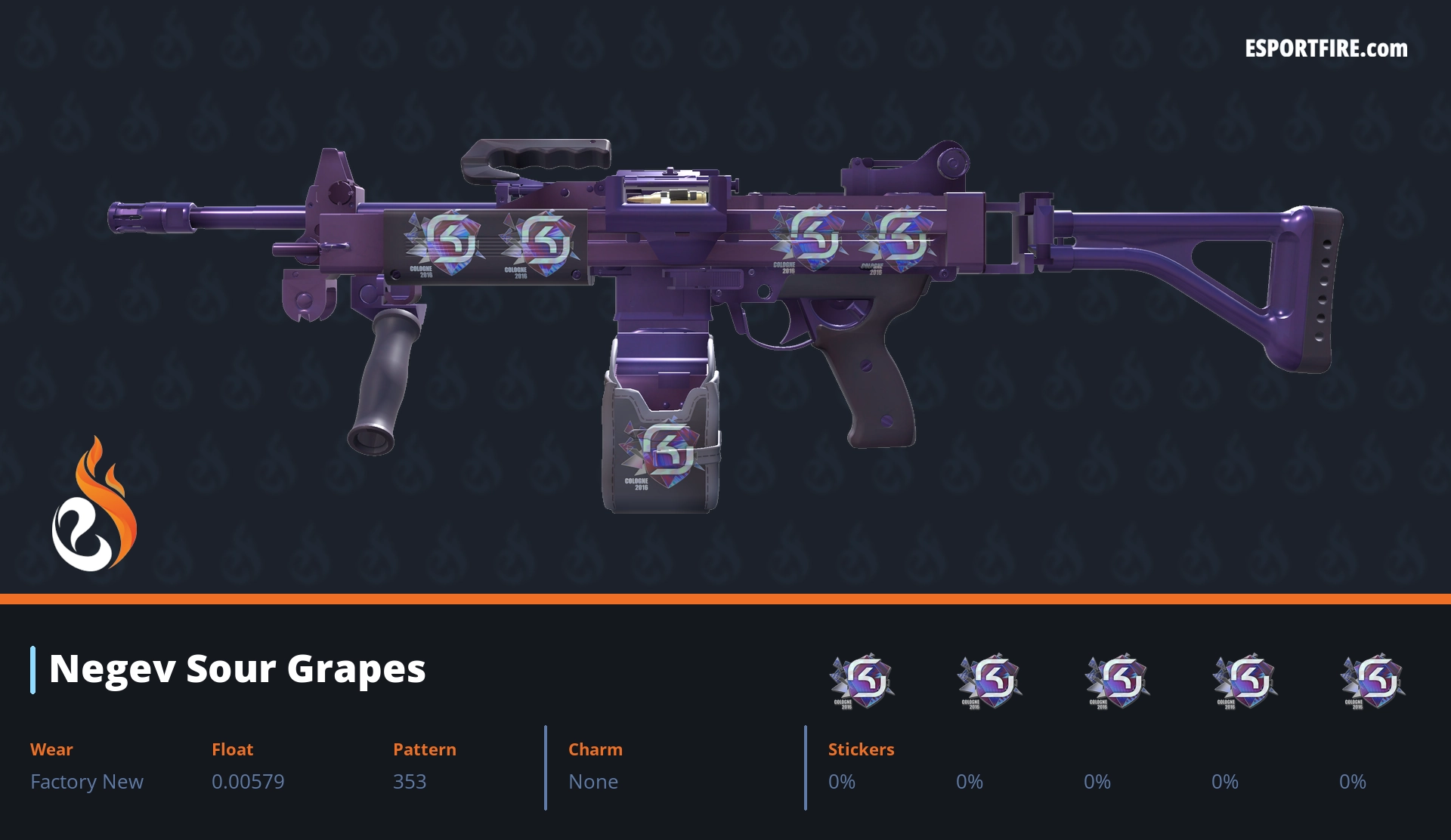Screen dimensions: 1451x840
Task: Click the EsportFire flame logo
Action: [x=94, y=506]
